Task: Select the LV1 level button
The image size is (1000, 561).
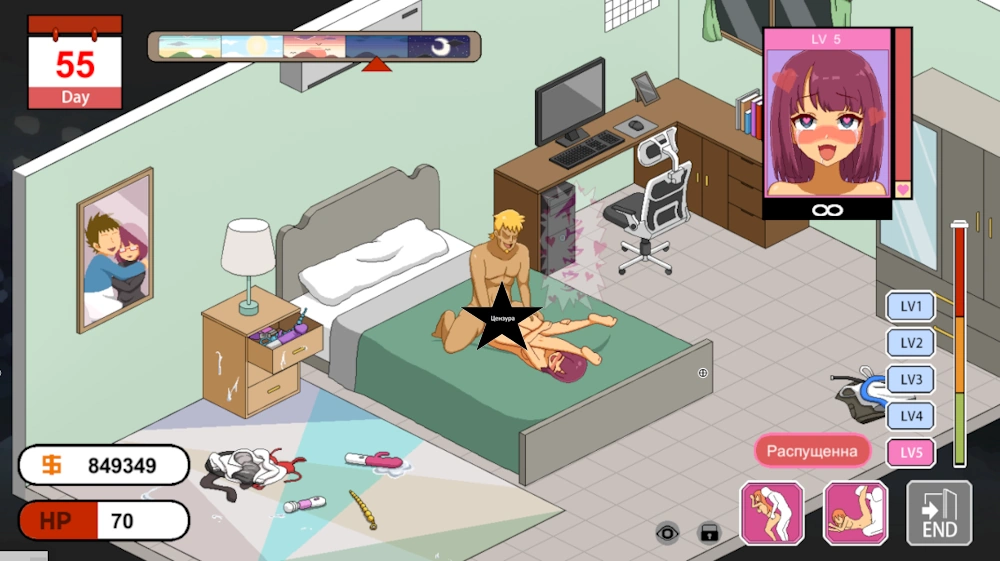Action: pyautogui.click(x=911, y=306)
